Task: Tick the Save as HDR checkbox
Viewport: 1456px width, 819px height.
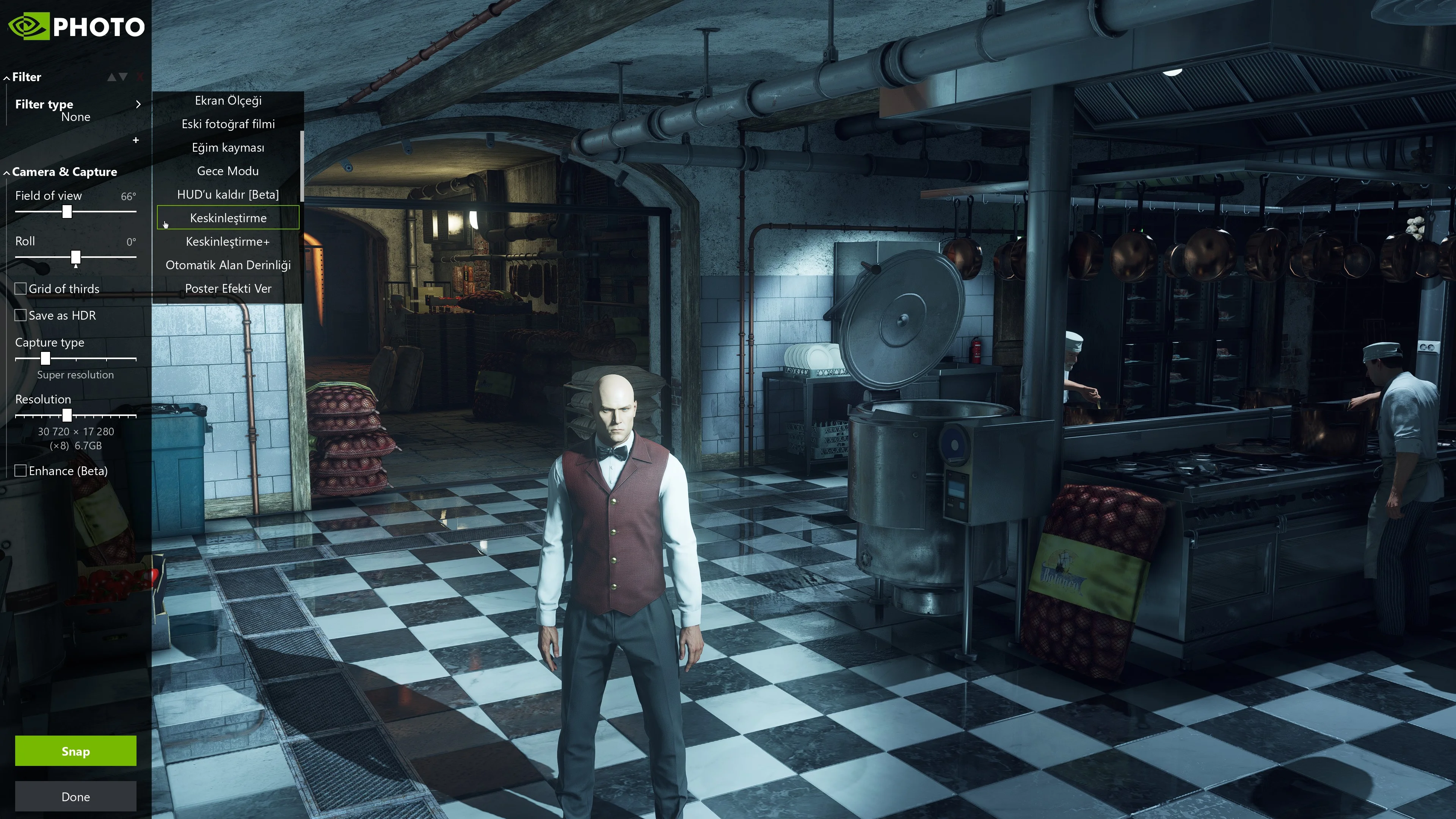Action: coord(21,315)
